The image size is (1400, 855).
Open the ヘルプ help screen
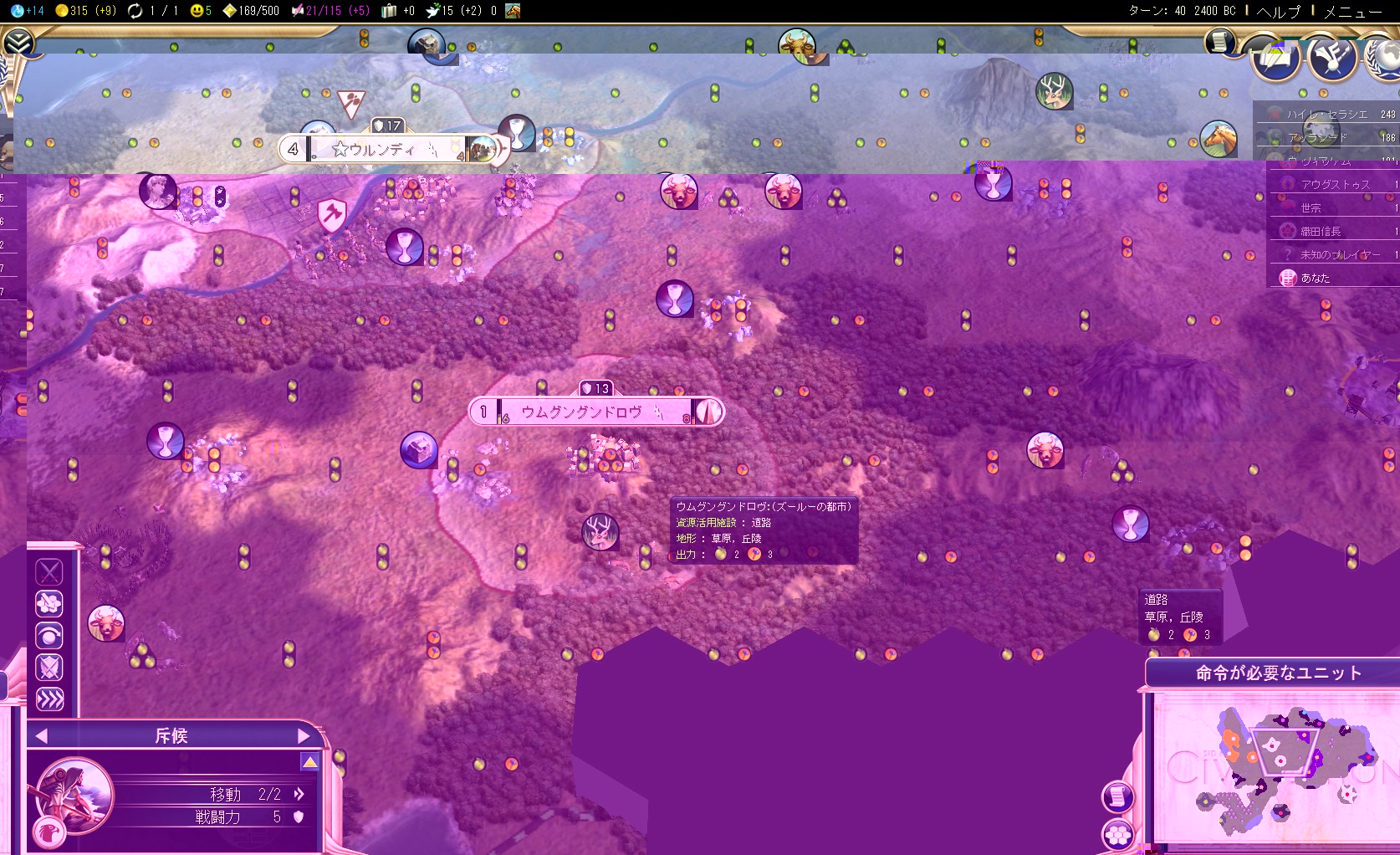(1279, 11)
